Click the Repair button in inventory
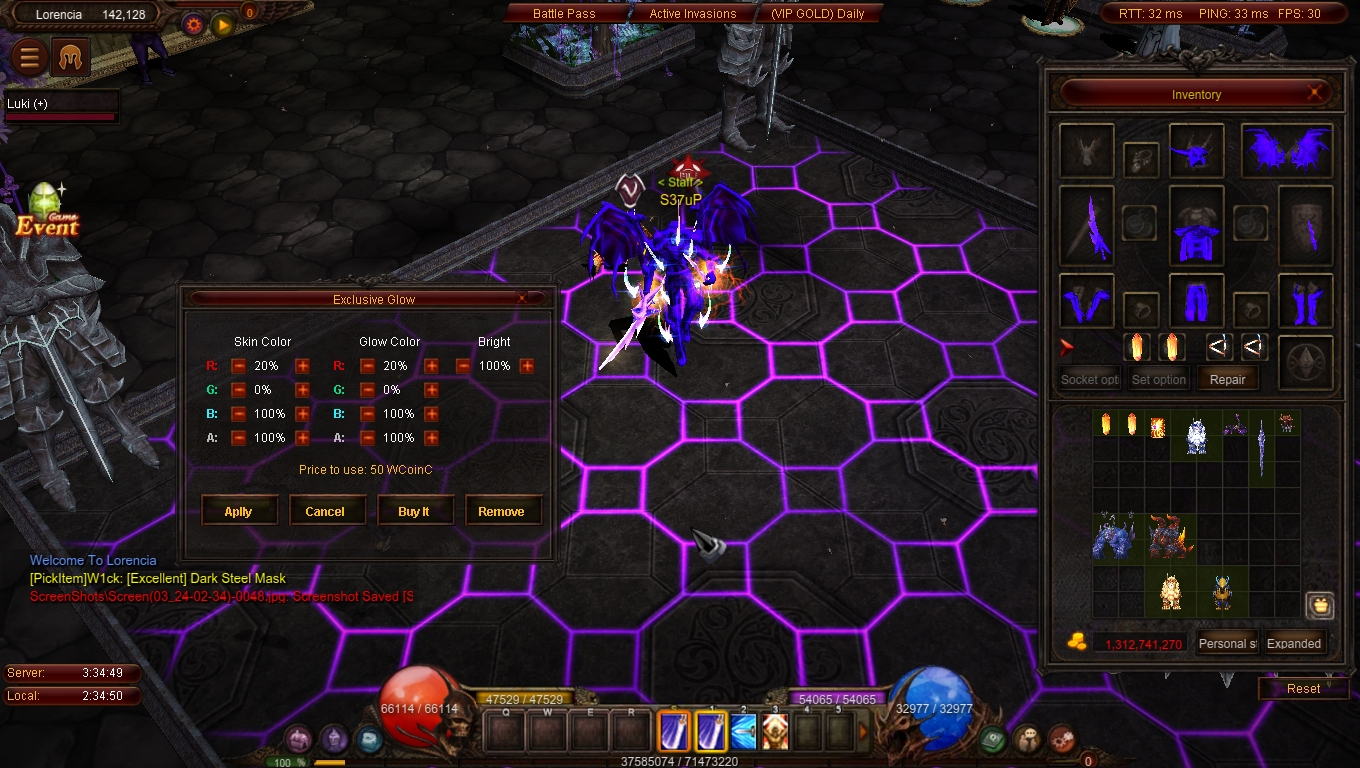 (x=1227, y=380)
